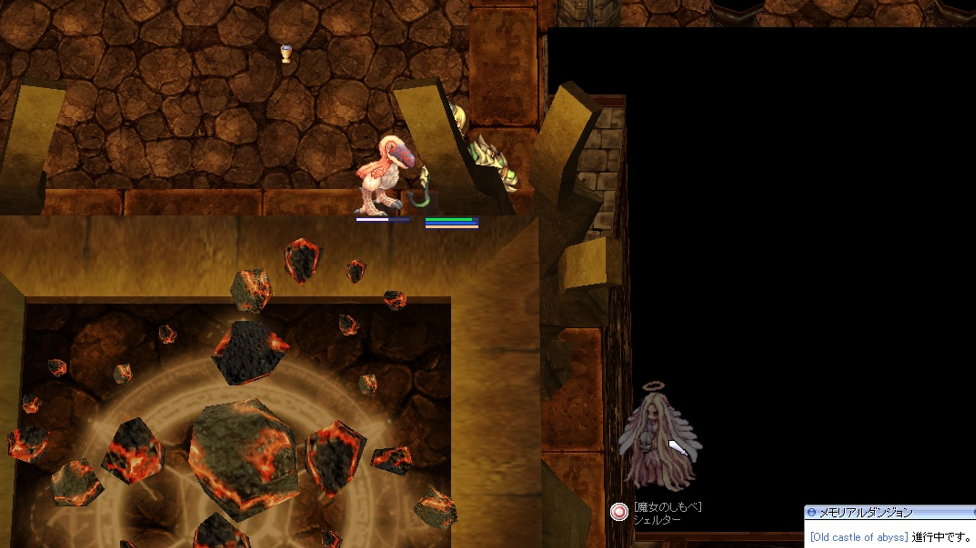The image size is (976, 548).
Task: Click the round button on the メモリアルダンジョン window
Action: [812, 513]
